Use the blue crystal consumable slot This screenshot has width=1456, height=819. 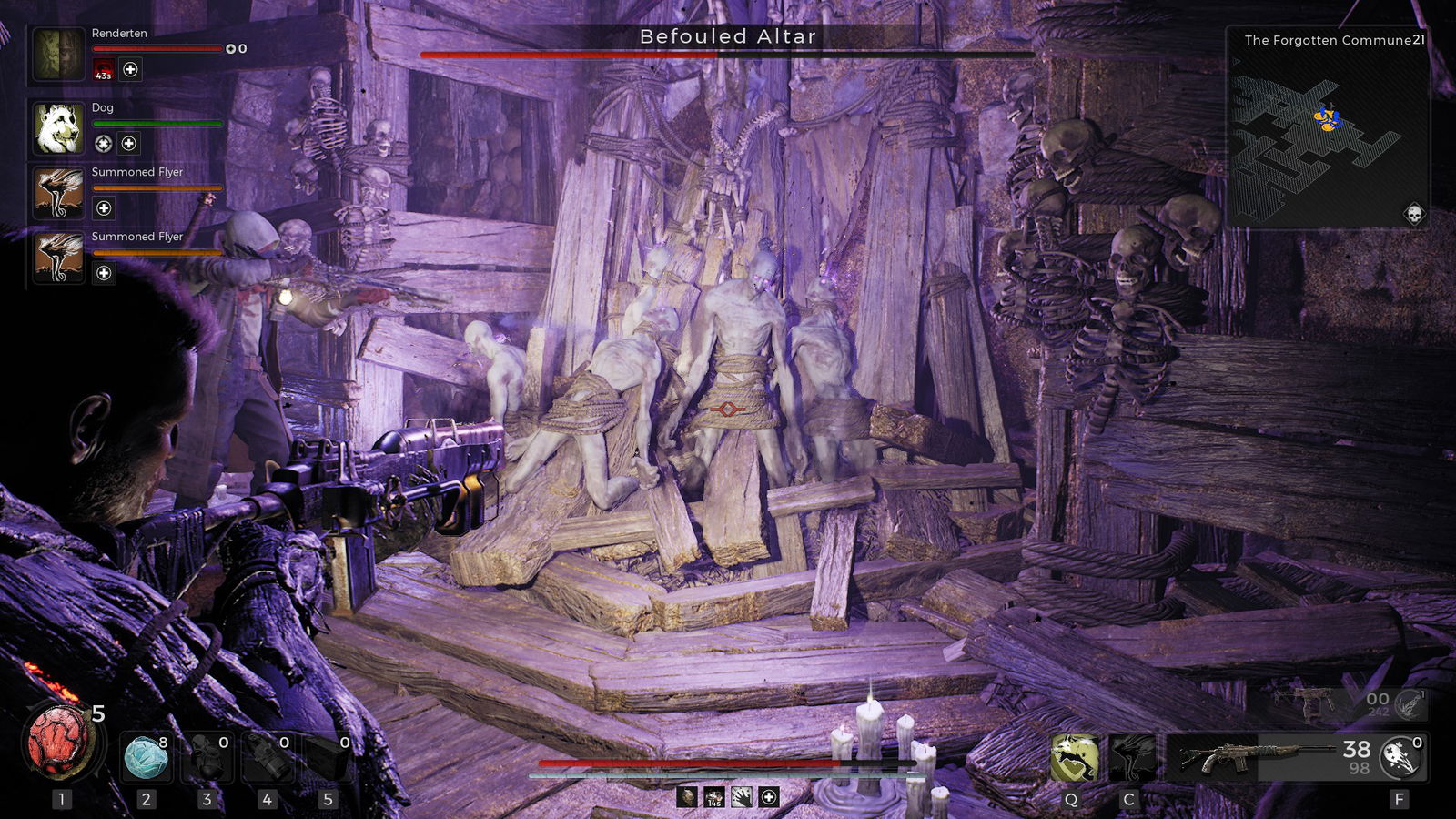point(146,757)
